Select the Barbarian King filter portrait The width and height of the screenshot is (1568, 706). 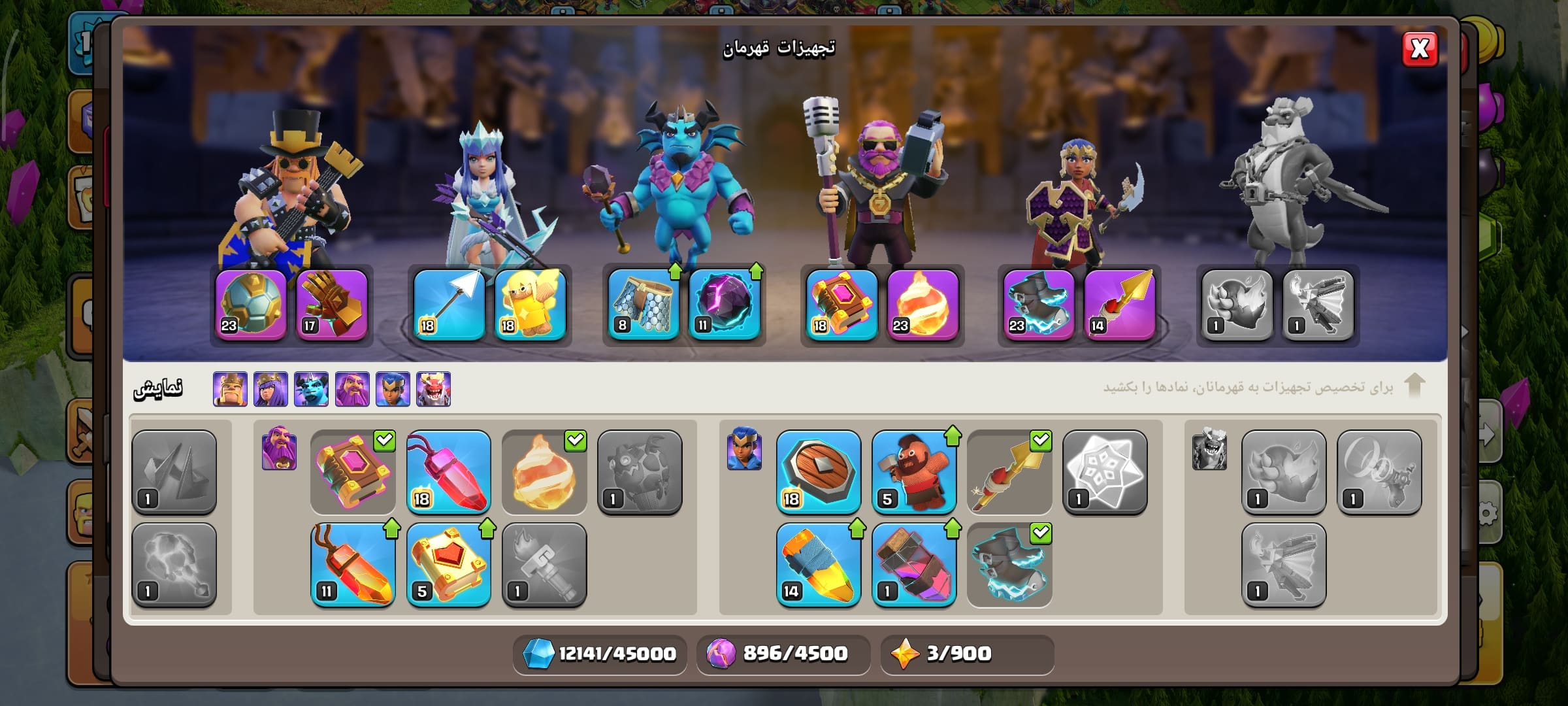(x=230, y=389)
